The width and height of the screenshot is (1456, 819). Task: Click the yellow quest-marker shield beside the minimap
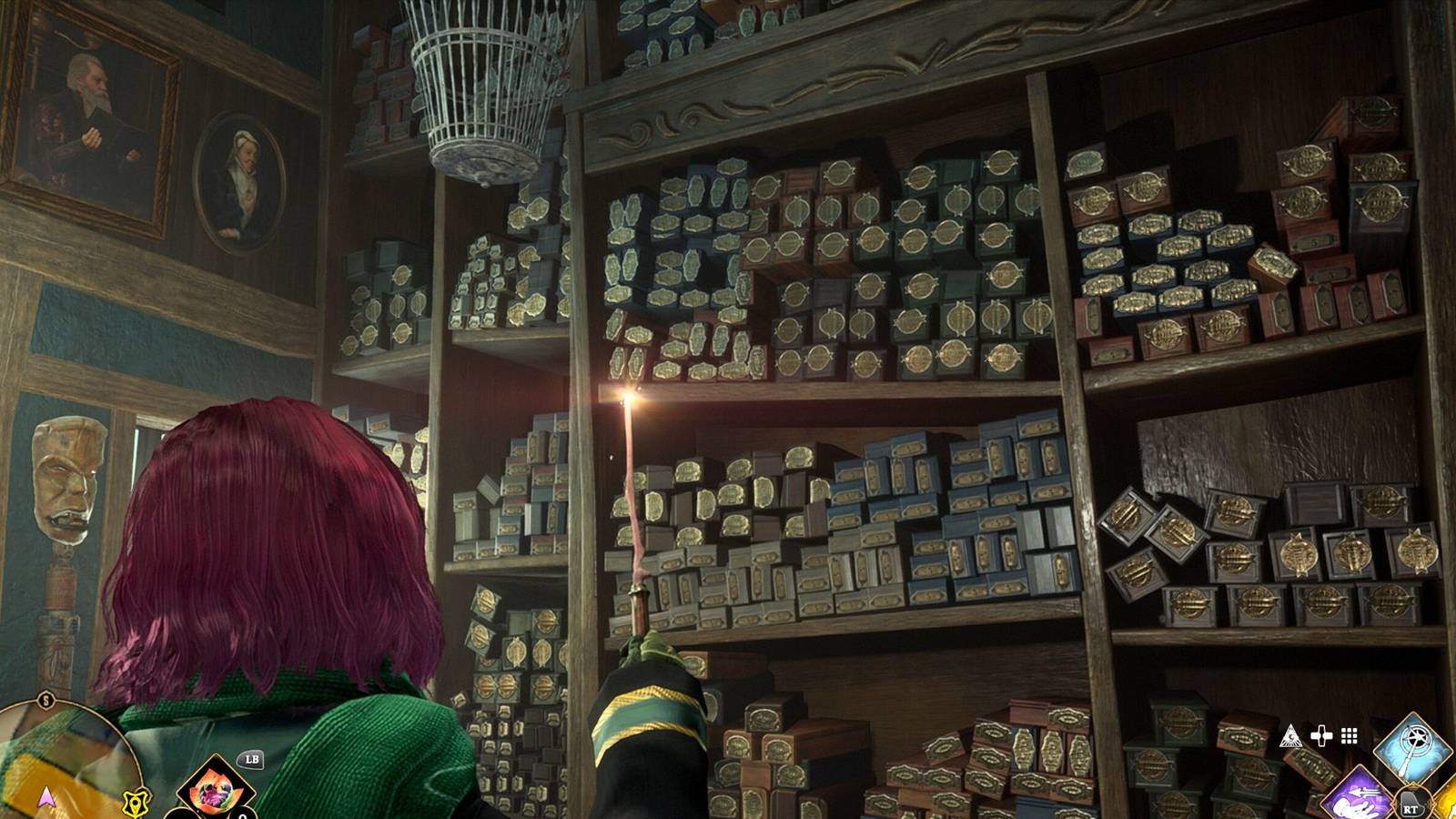tap(136, 803)
